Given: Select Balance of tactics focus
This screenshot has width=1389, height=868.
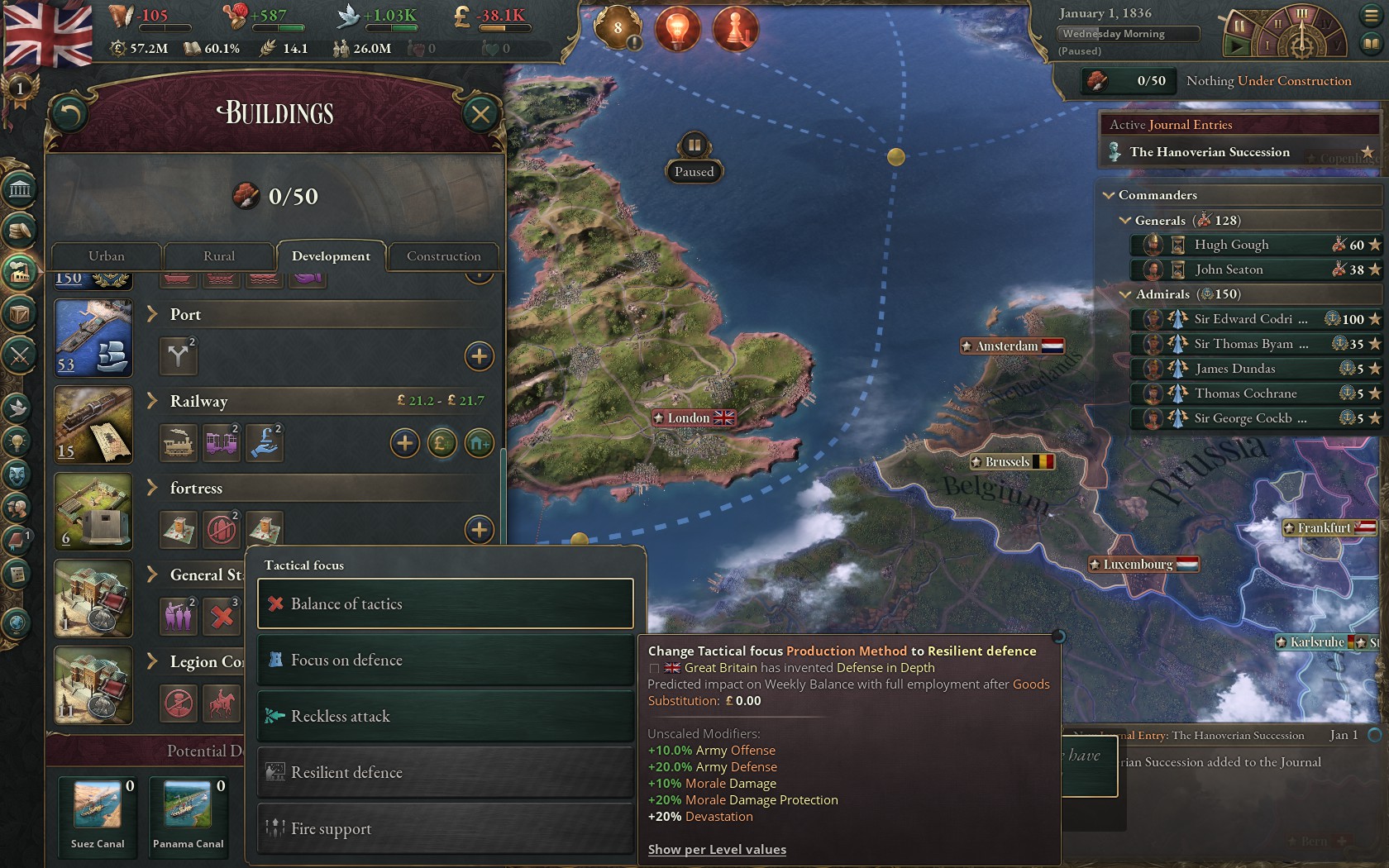Looking at the screenshot, I should tap(445, 604).
